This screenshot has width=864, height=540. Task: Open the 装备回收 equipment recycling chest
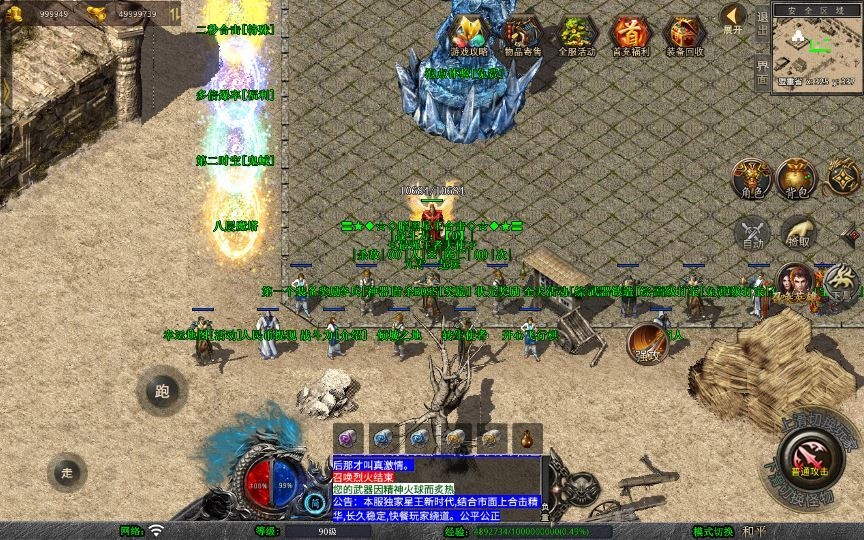pos(684,36)
